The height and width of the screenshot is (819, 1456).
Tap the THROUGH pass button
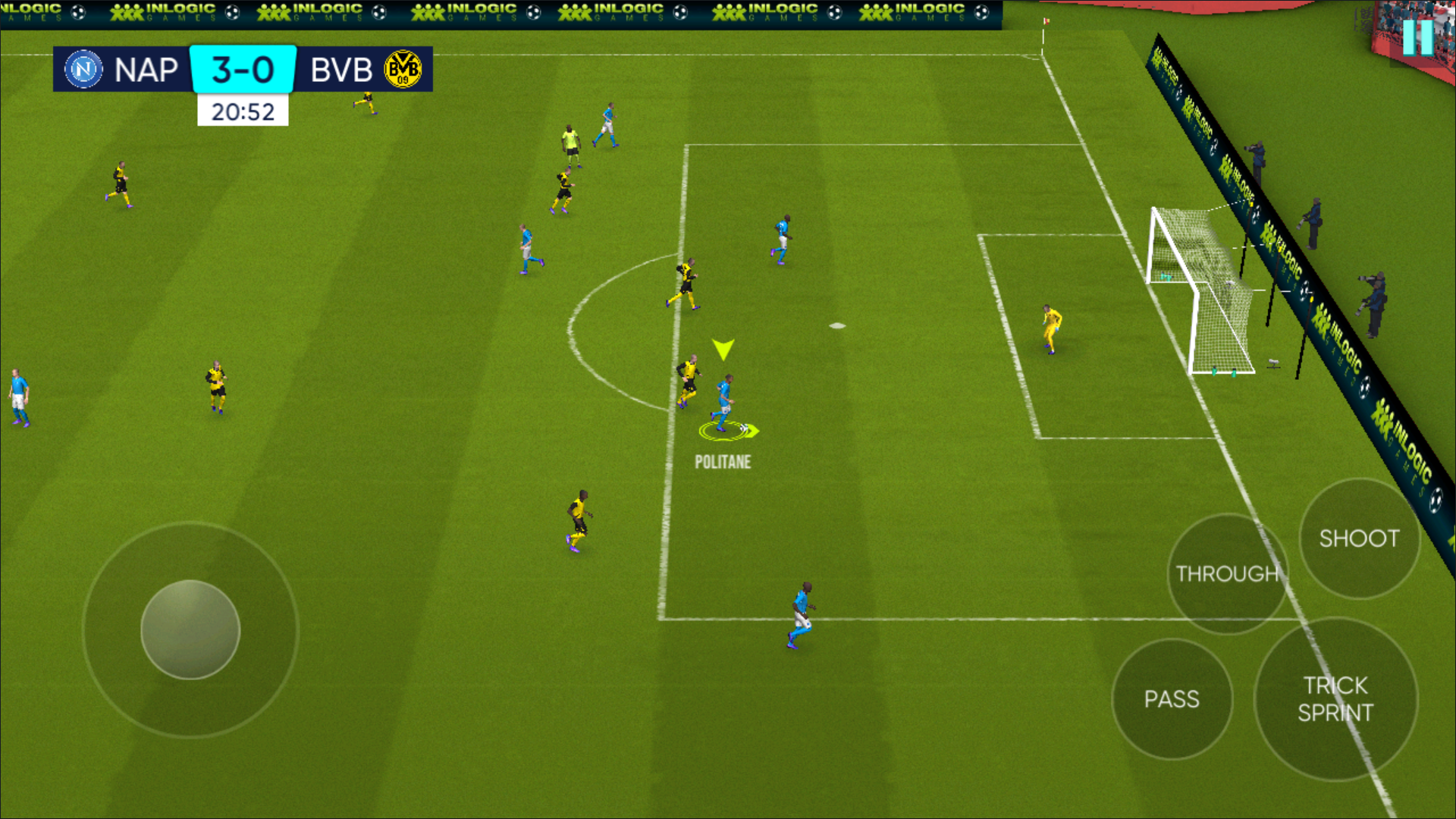click(x=1227, y=573)
